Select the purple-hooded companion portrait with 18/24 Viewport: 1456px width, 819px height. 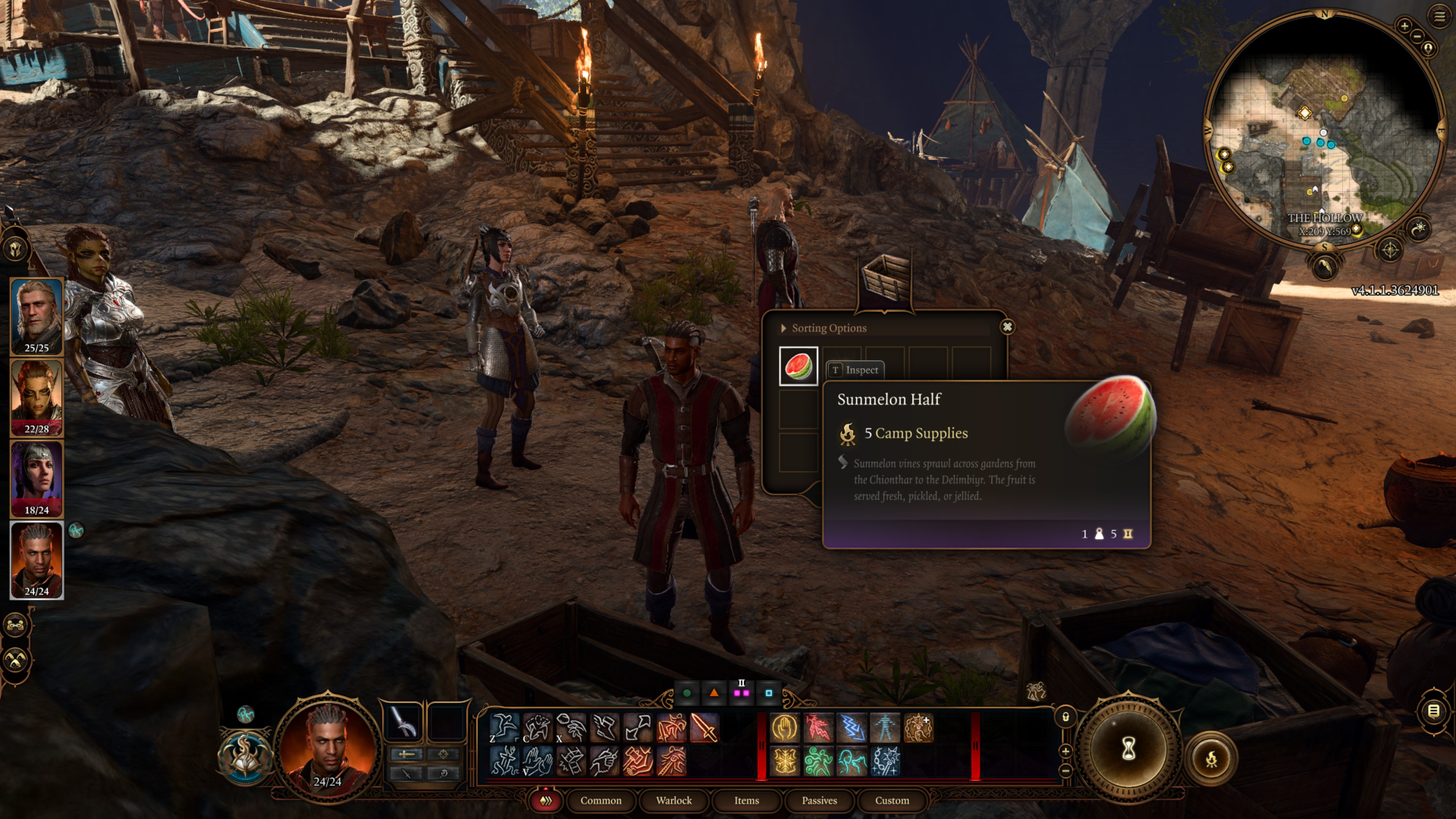36,477
